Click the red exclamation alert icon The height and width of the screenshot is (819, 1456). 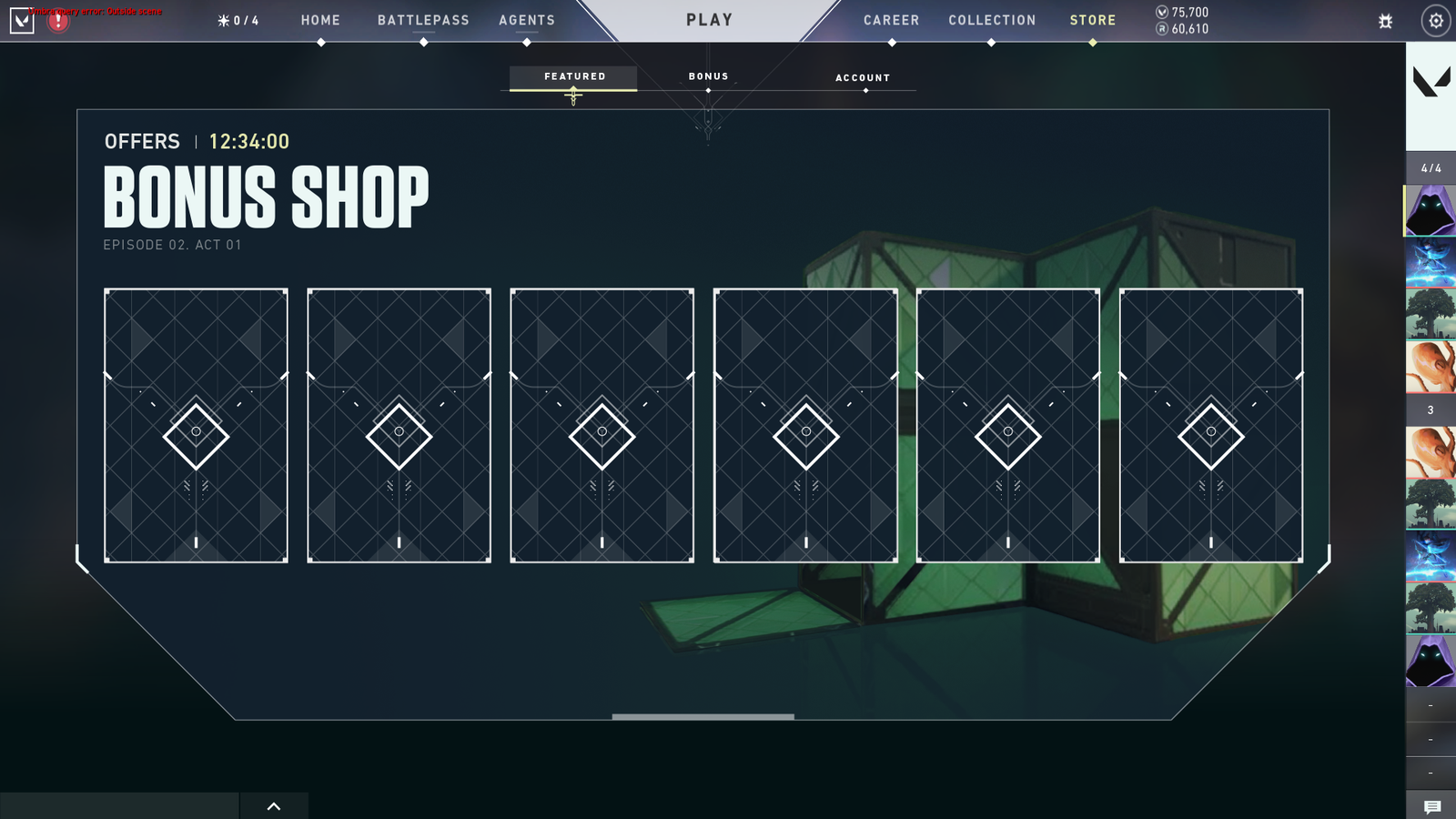pyautogui.click(x=58, y=21)
